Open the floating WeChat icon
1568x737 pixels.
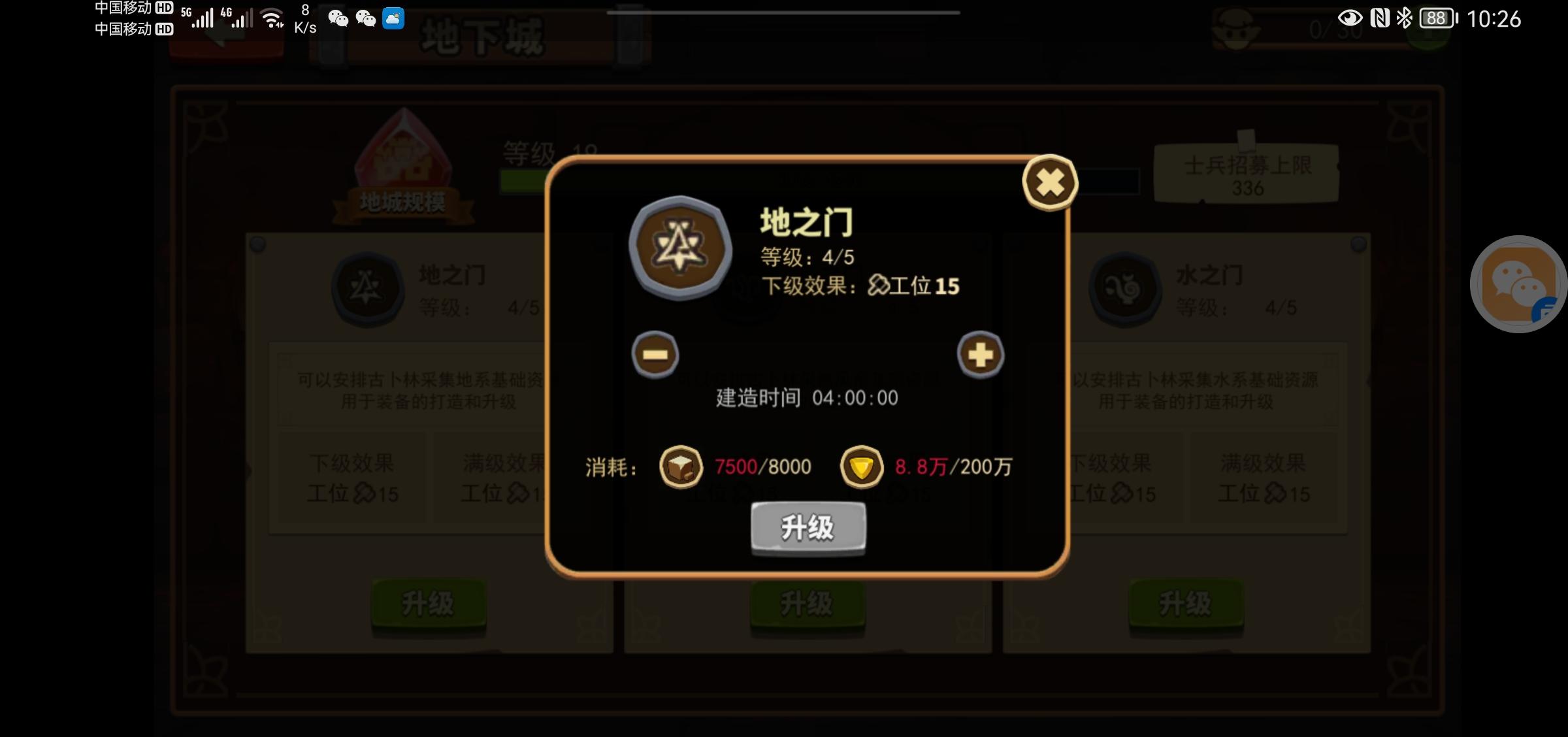pyautogui.click(x=1518, y=284)
